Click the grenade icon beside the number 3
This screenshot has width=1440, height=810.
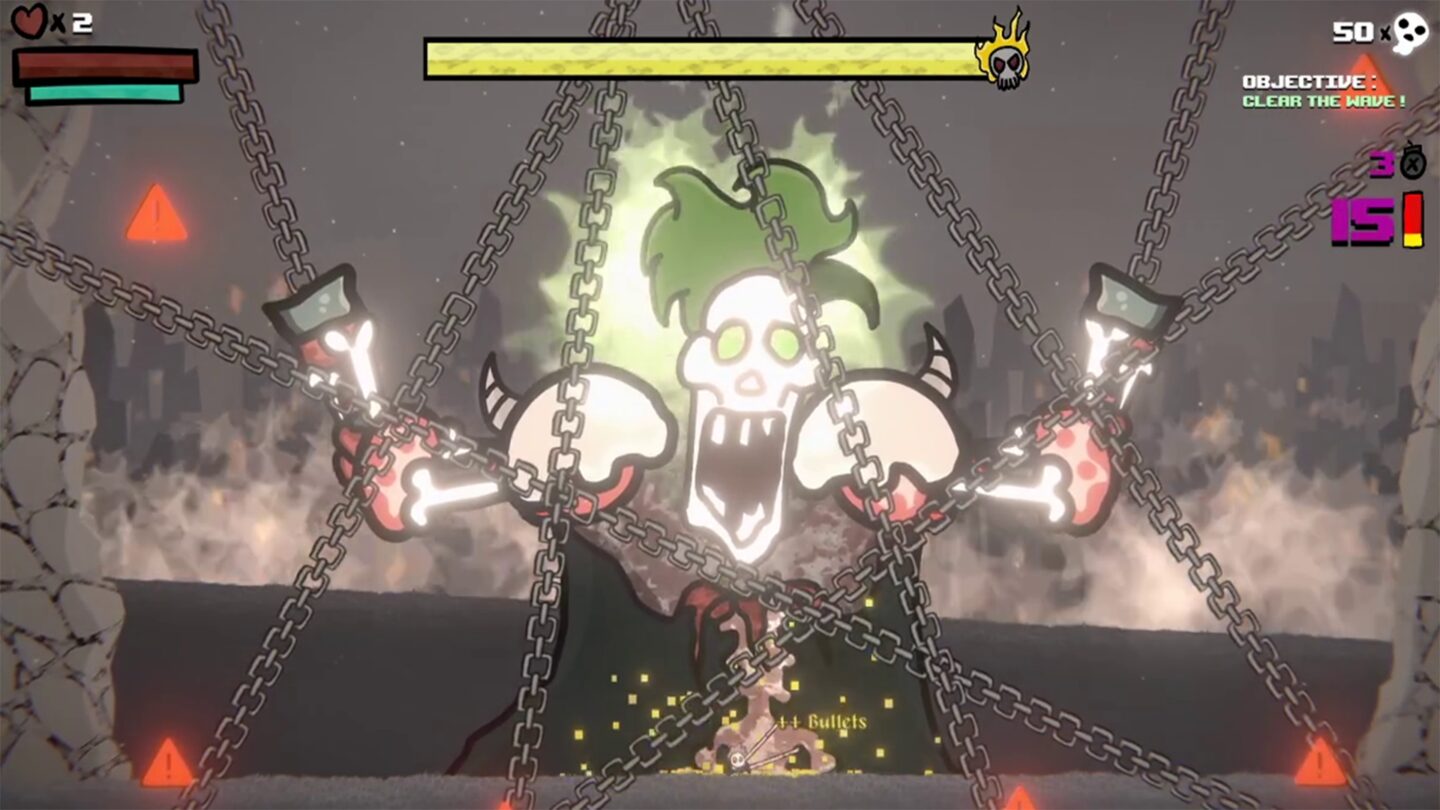[x=1412, y=165]
